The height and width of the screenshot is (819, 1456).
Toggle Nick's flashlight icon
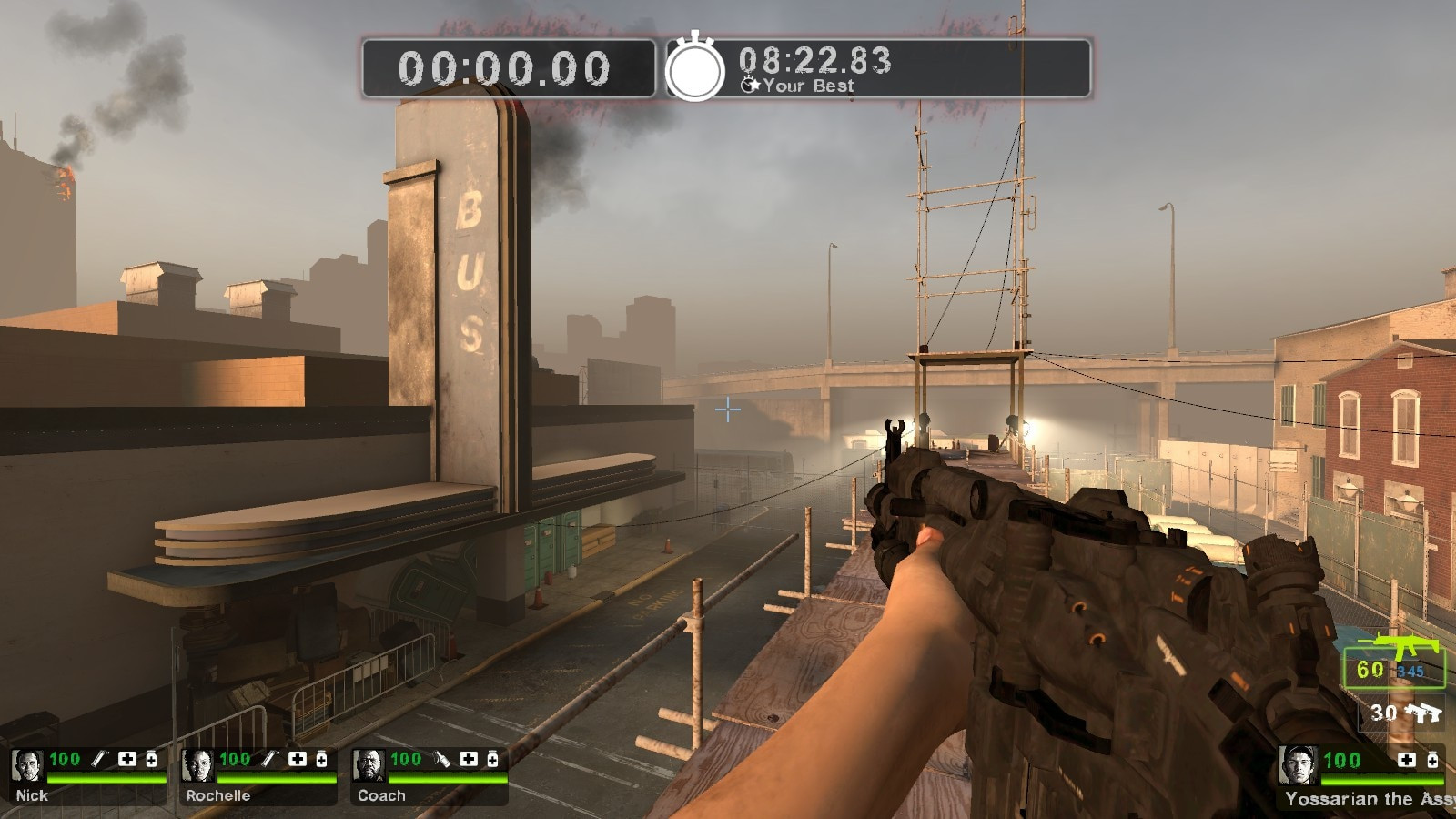98,759
